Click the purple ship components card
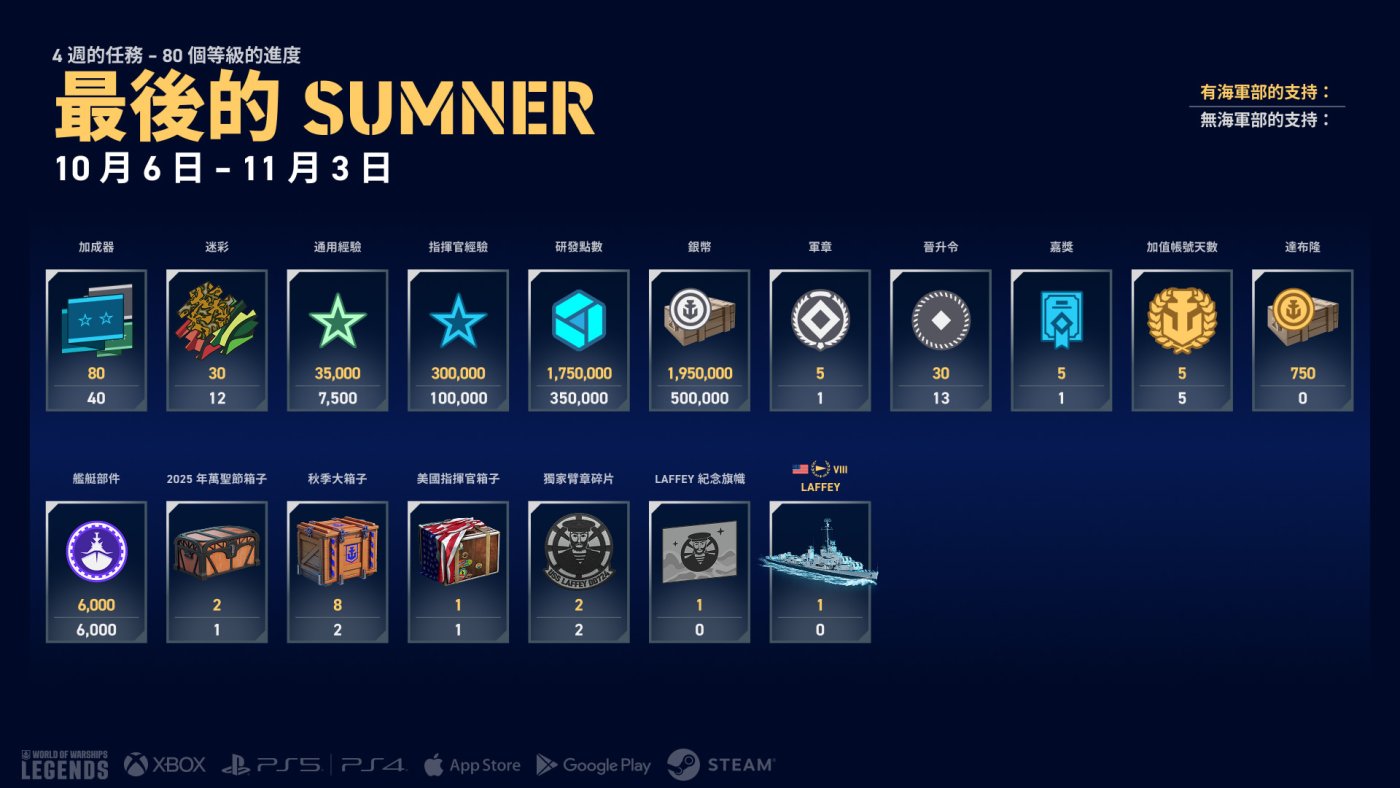The width and height of the screenshot is (1400, 788). (96, 572)
